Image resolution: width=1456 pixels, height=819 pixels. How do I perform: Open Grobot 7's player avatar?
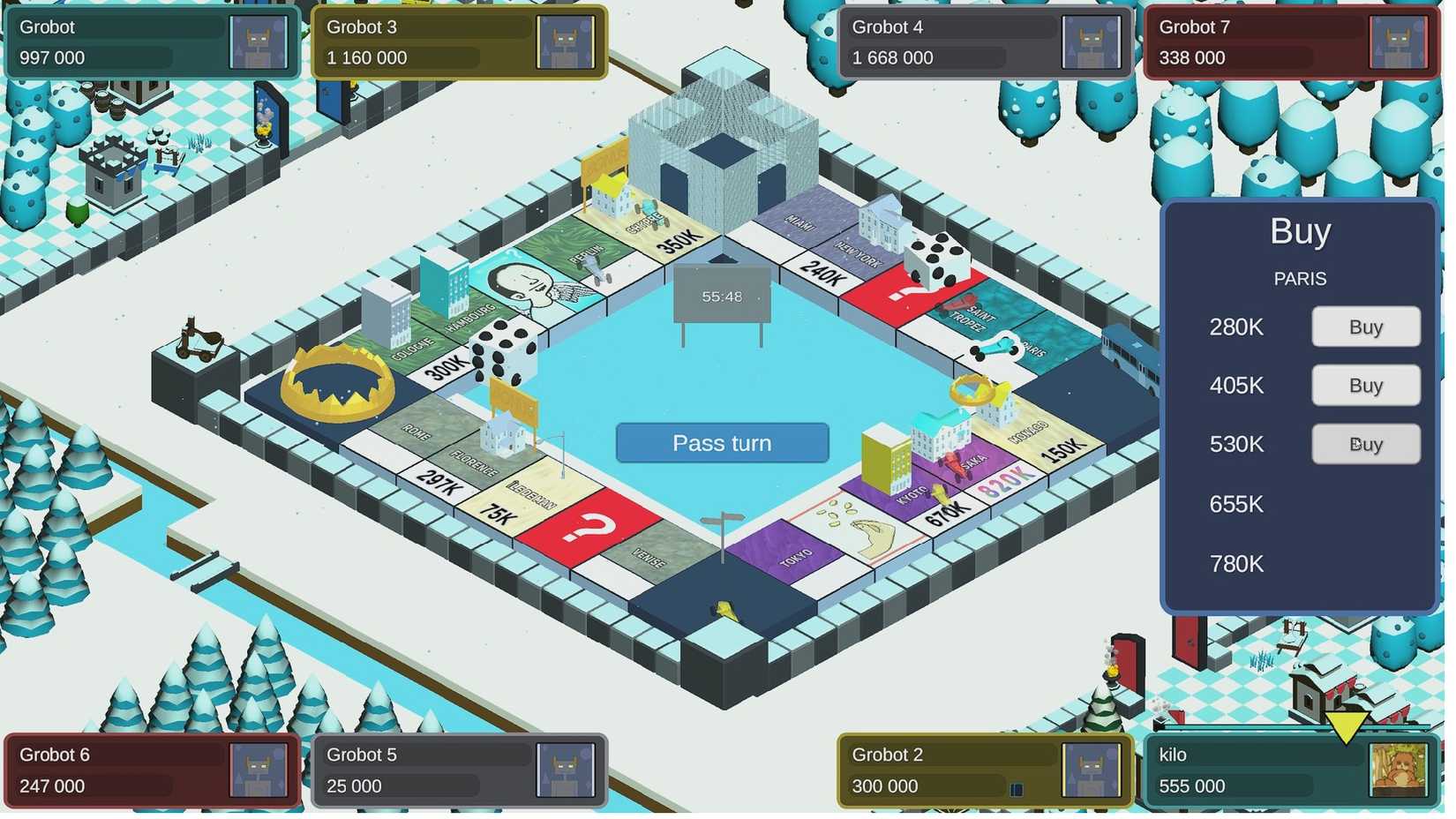(x=1400, y=41)
